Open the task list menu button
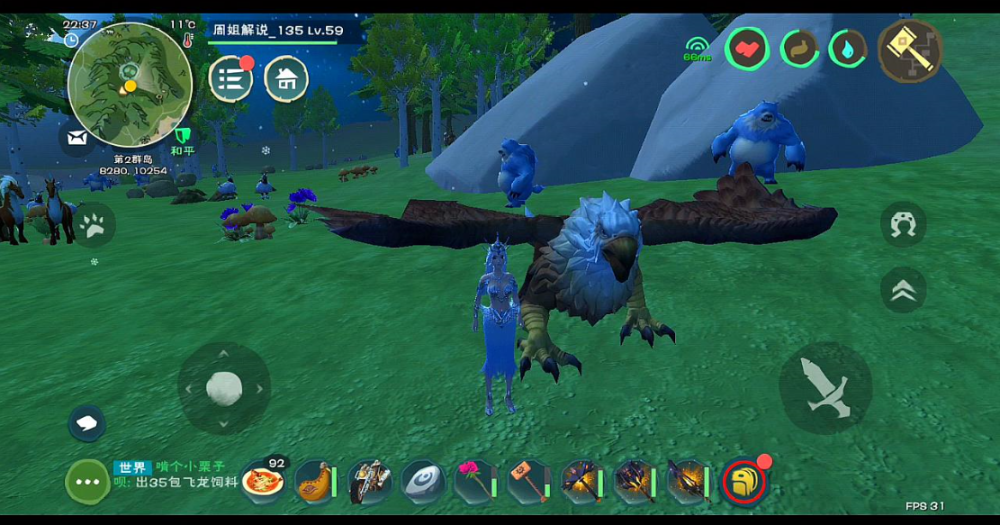Screen dimensions: 1000x525 pyautogui.click(x=231, y=78)
